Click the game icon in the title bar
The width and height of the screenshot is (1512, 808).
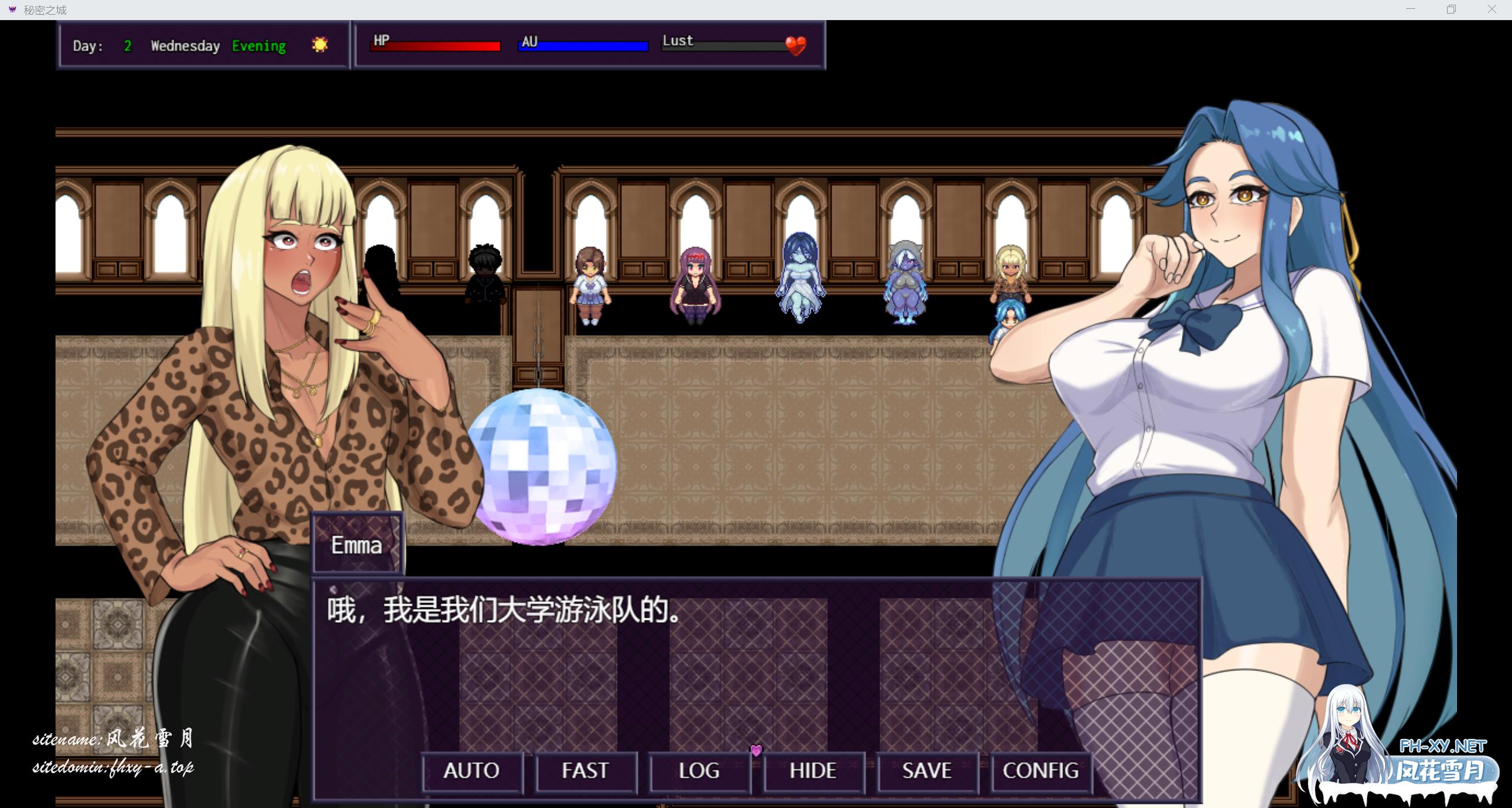click(x=12, y=9)
